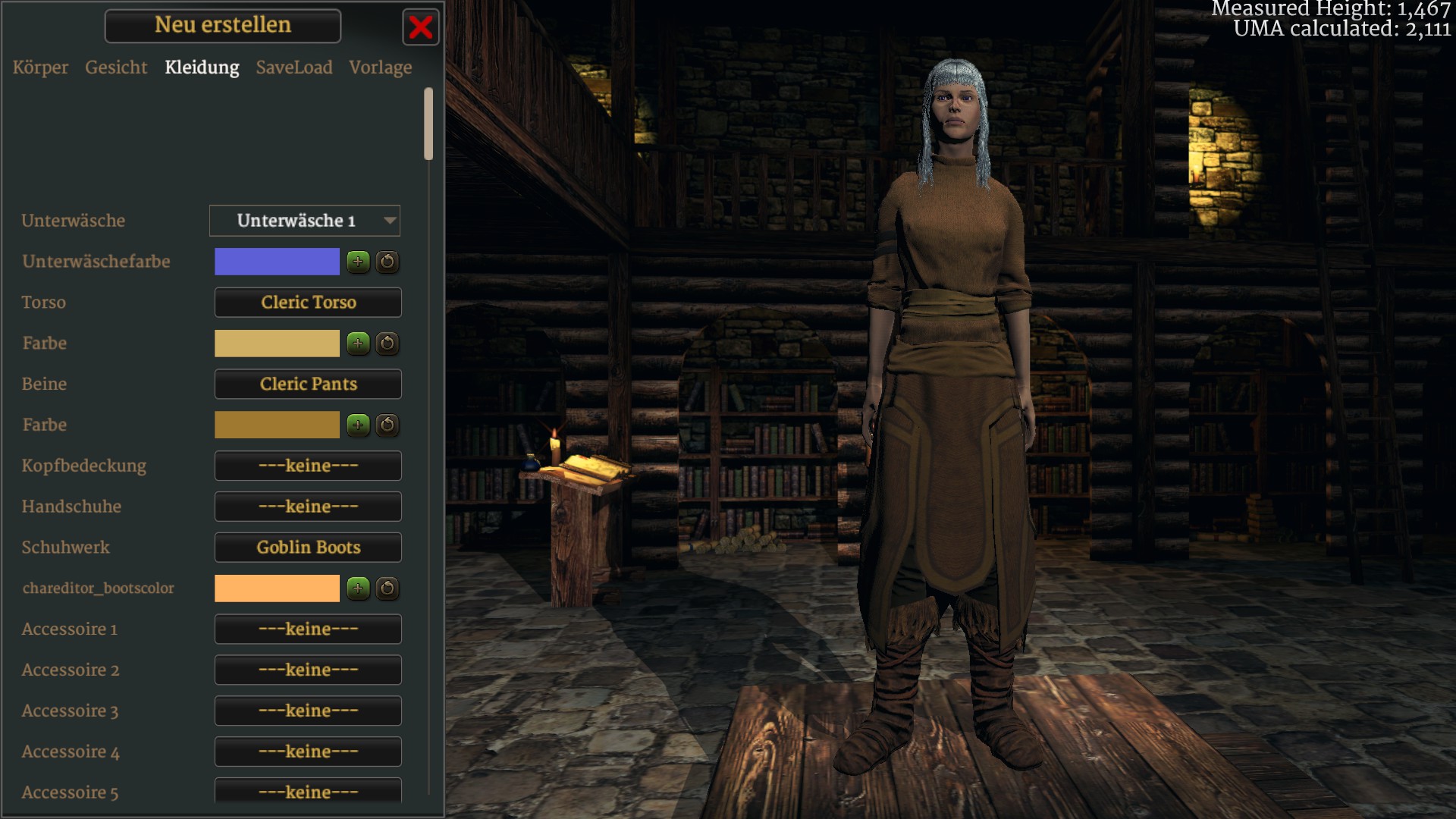The image size is (1456, 819).
Task: Choose a Handschuhe gloves option
Action: pos(308,507)
